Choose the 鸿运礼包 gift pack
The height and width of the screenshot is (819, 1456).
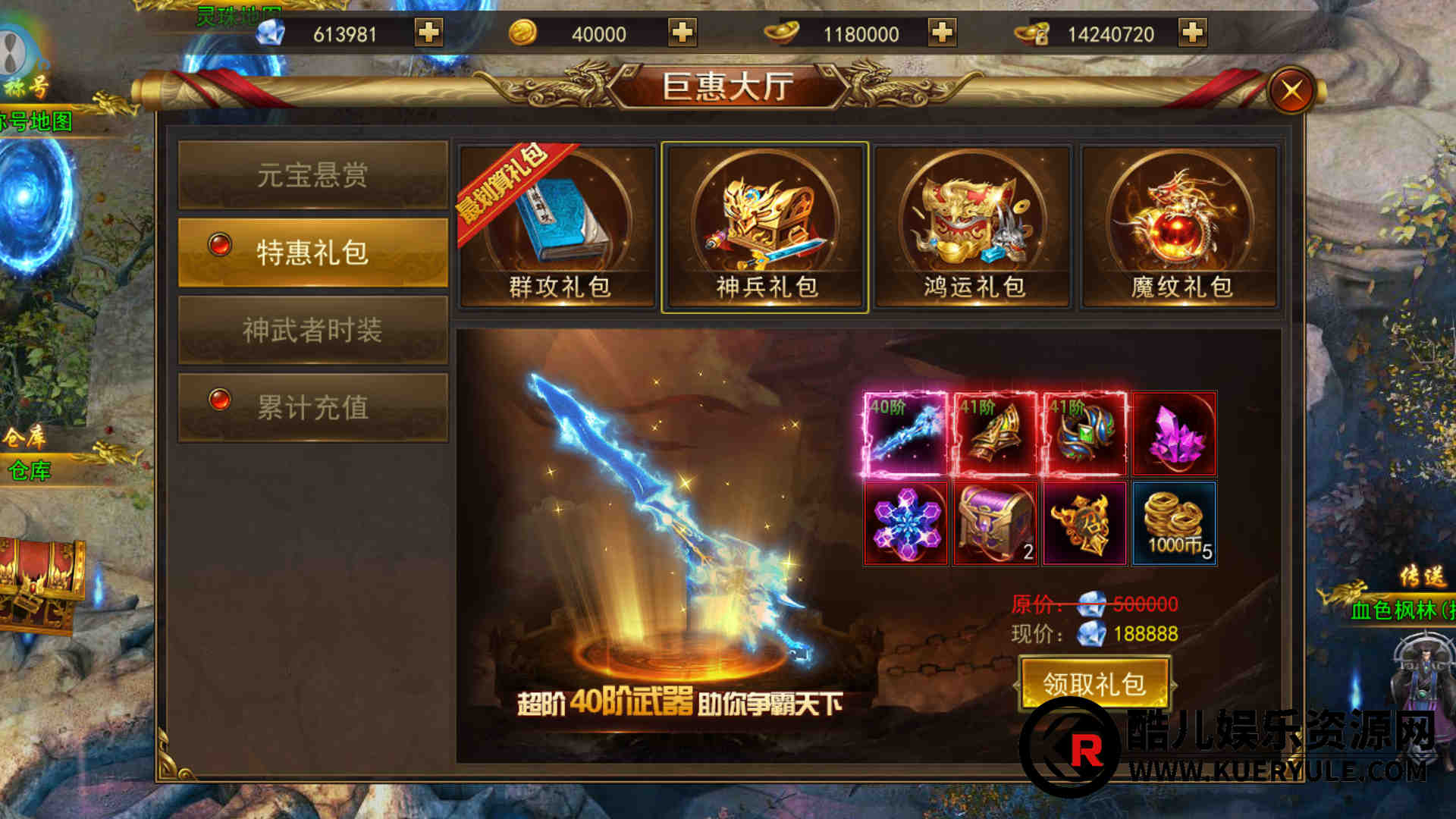973,227
